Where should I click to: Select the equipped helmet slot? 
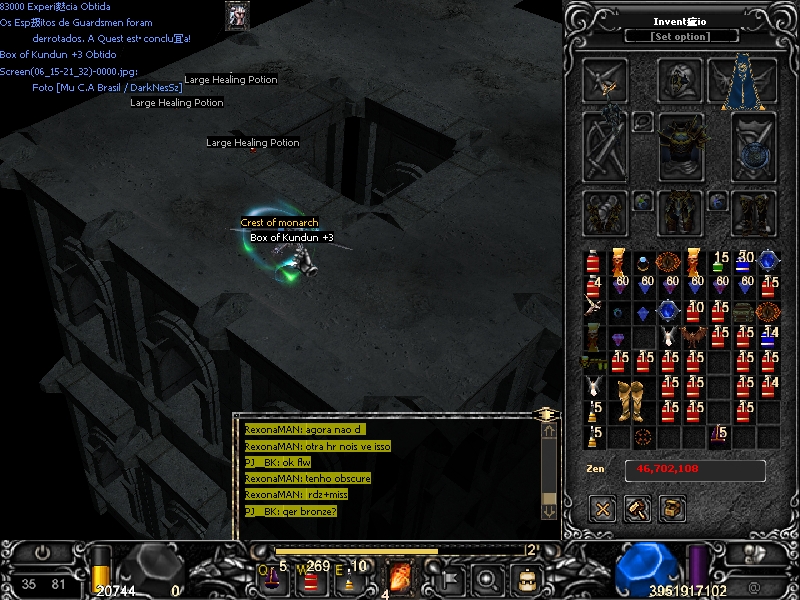tap(681, 81)
